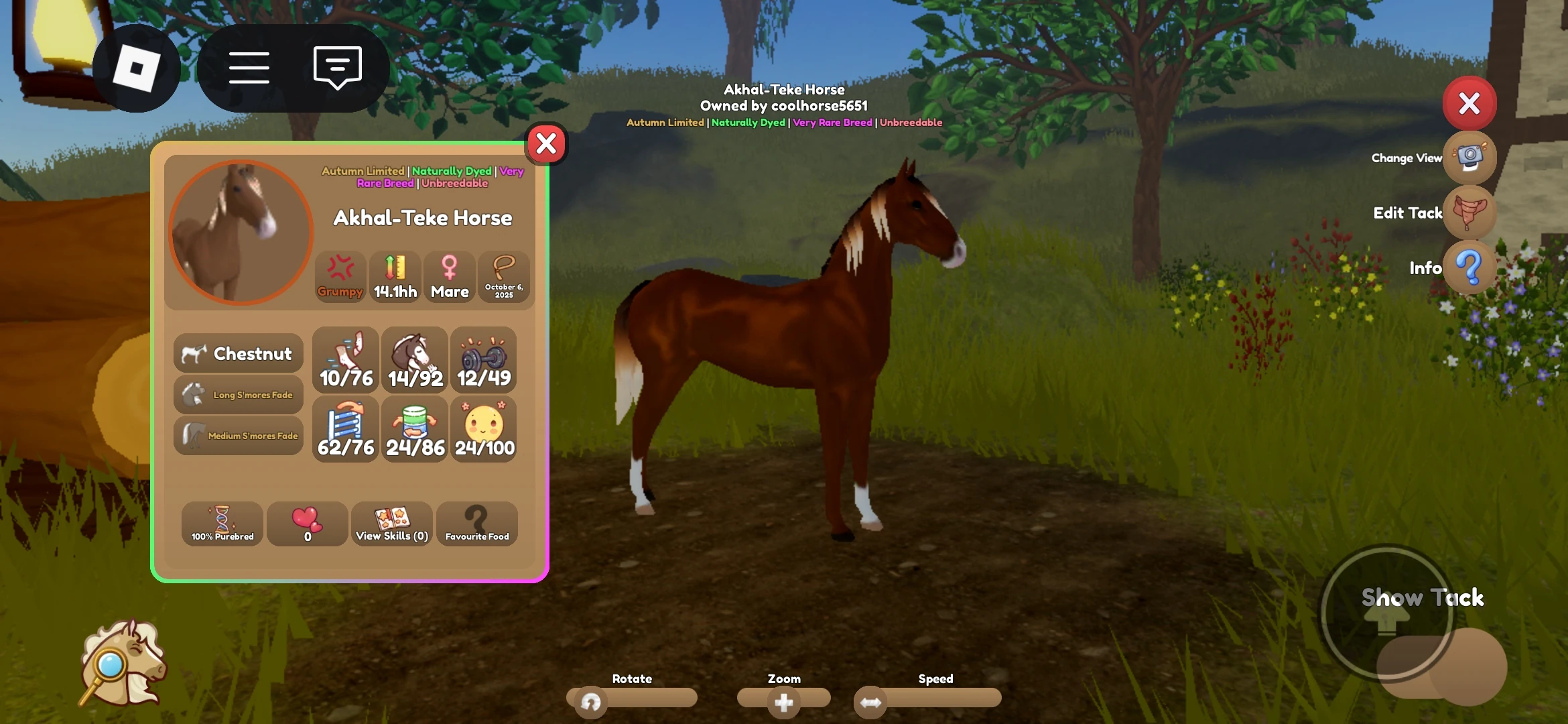This screenshot has width=1568, height=724.
Task: Reveal the Favourite Food
Action: [476, 524]
